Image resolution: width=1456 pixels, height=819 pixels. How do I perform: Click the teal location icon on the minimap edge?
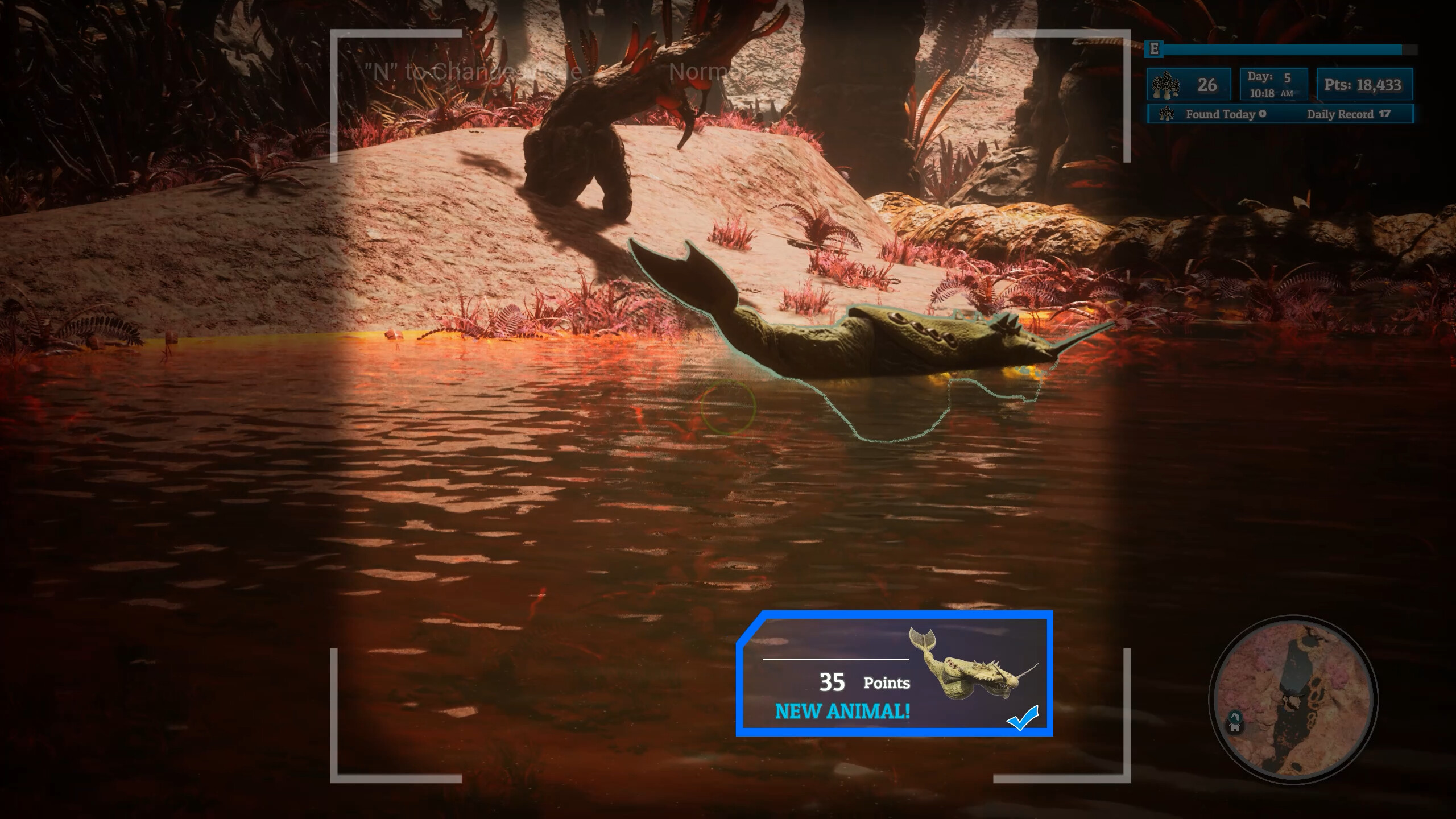point(1235,716)
